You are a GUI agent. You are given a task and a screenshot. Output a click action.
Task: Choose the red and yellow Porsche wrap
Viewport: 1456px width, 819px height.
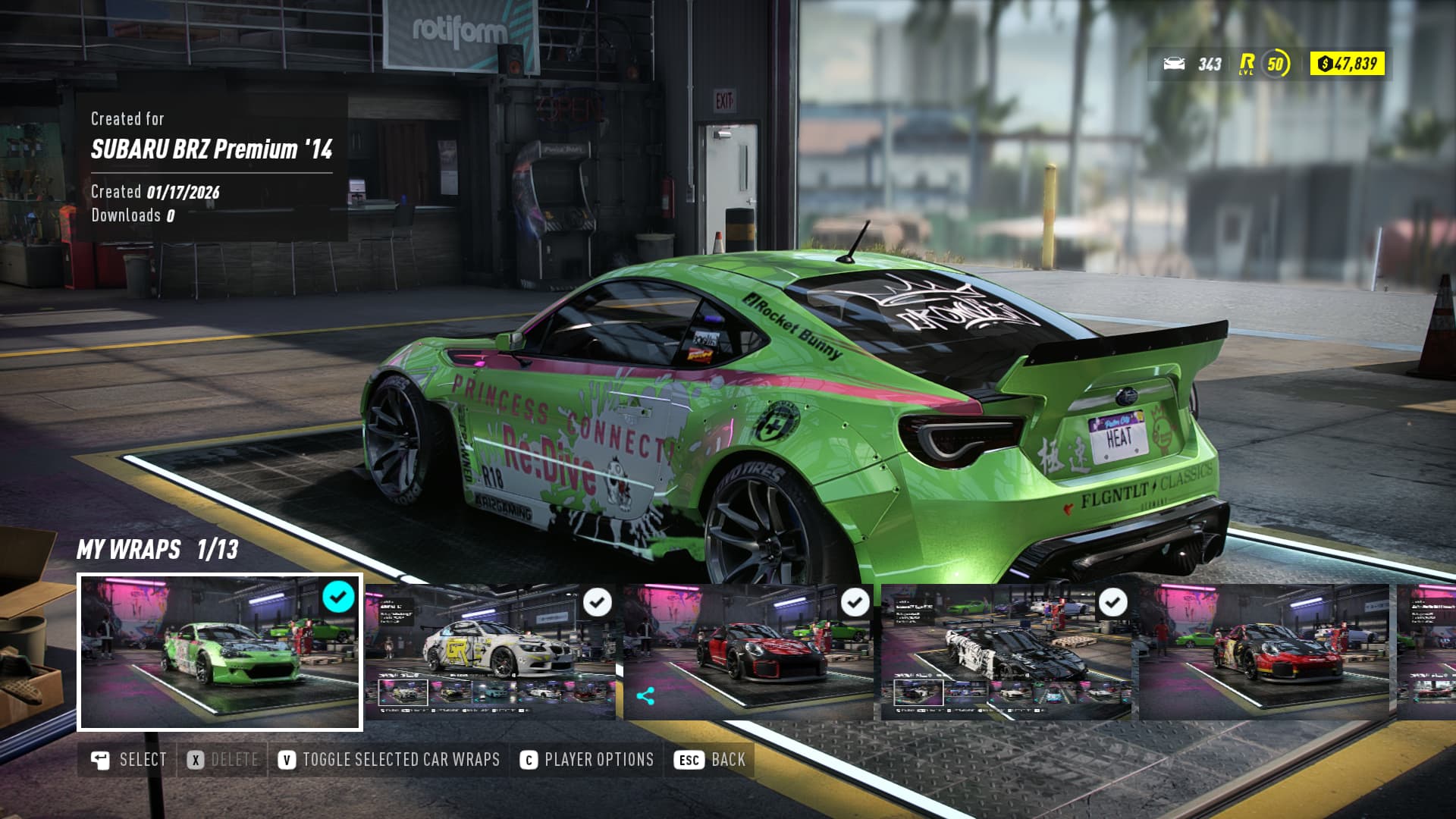click(1263, 652)
